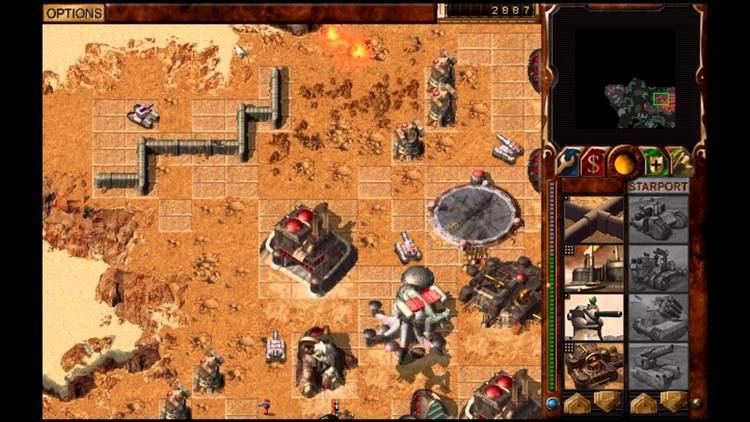Choose the missile launcher vehicle icon
The image size is (750, 422).
(x=658, y=316)
